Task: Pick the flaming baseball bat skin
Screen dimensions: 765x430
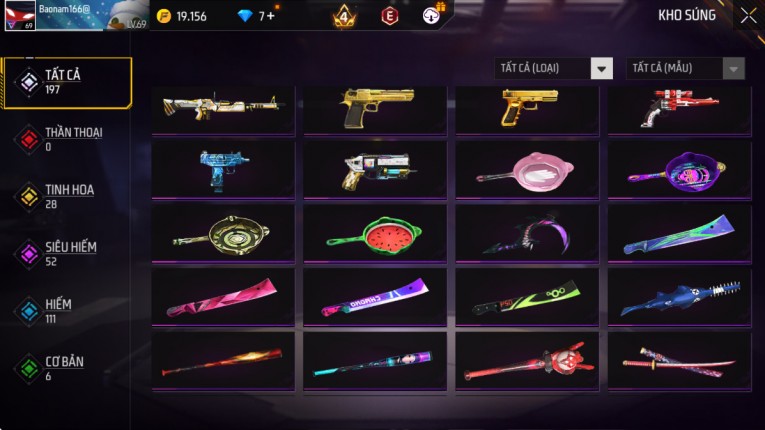Action: pos(223,362)
